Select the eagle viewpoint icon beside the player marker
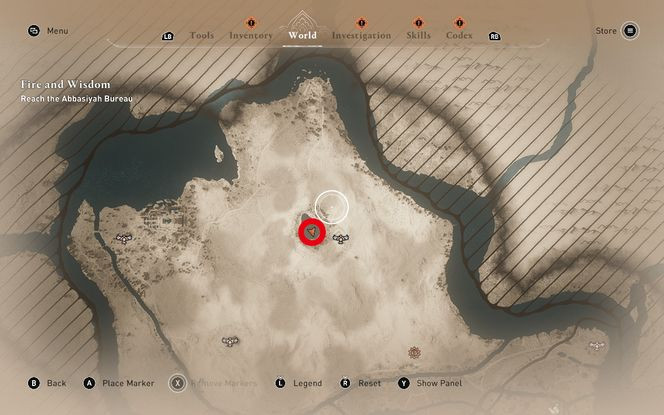 tap(340, 237)
